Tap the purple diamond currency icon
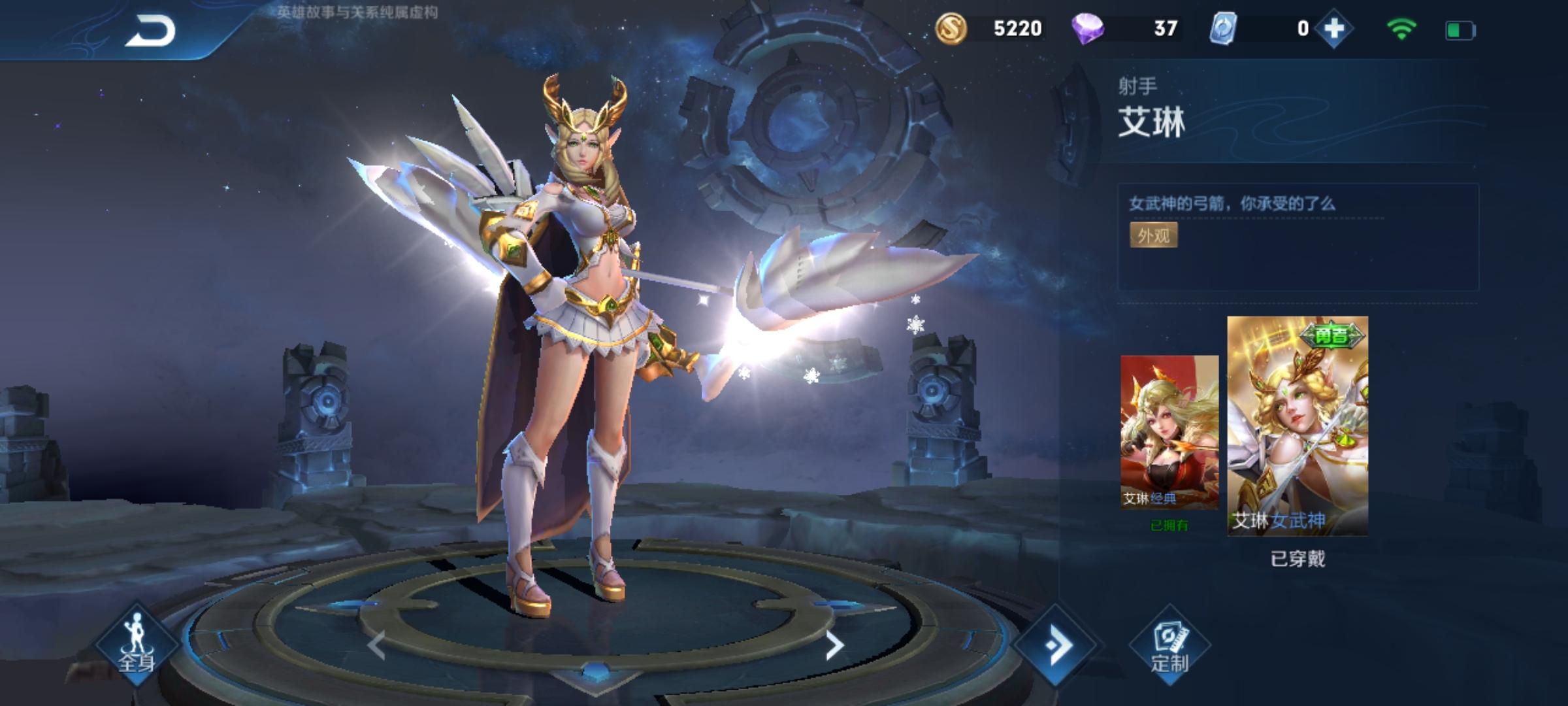The image size is (1568, 706). pos(1088,29)
